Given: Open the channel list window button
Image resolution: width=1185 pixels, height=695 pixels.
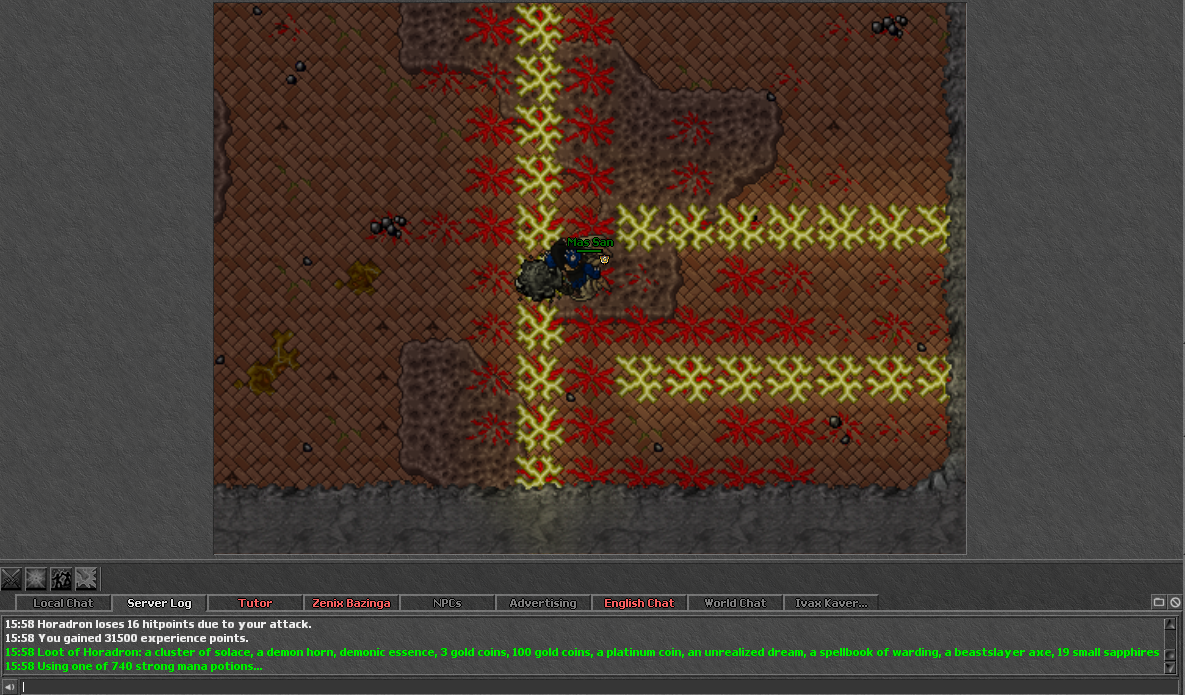Looking at the screenshot, I should (x=1159, y=602).
